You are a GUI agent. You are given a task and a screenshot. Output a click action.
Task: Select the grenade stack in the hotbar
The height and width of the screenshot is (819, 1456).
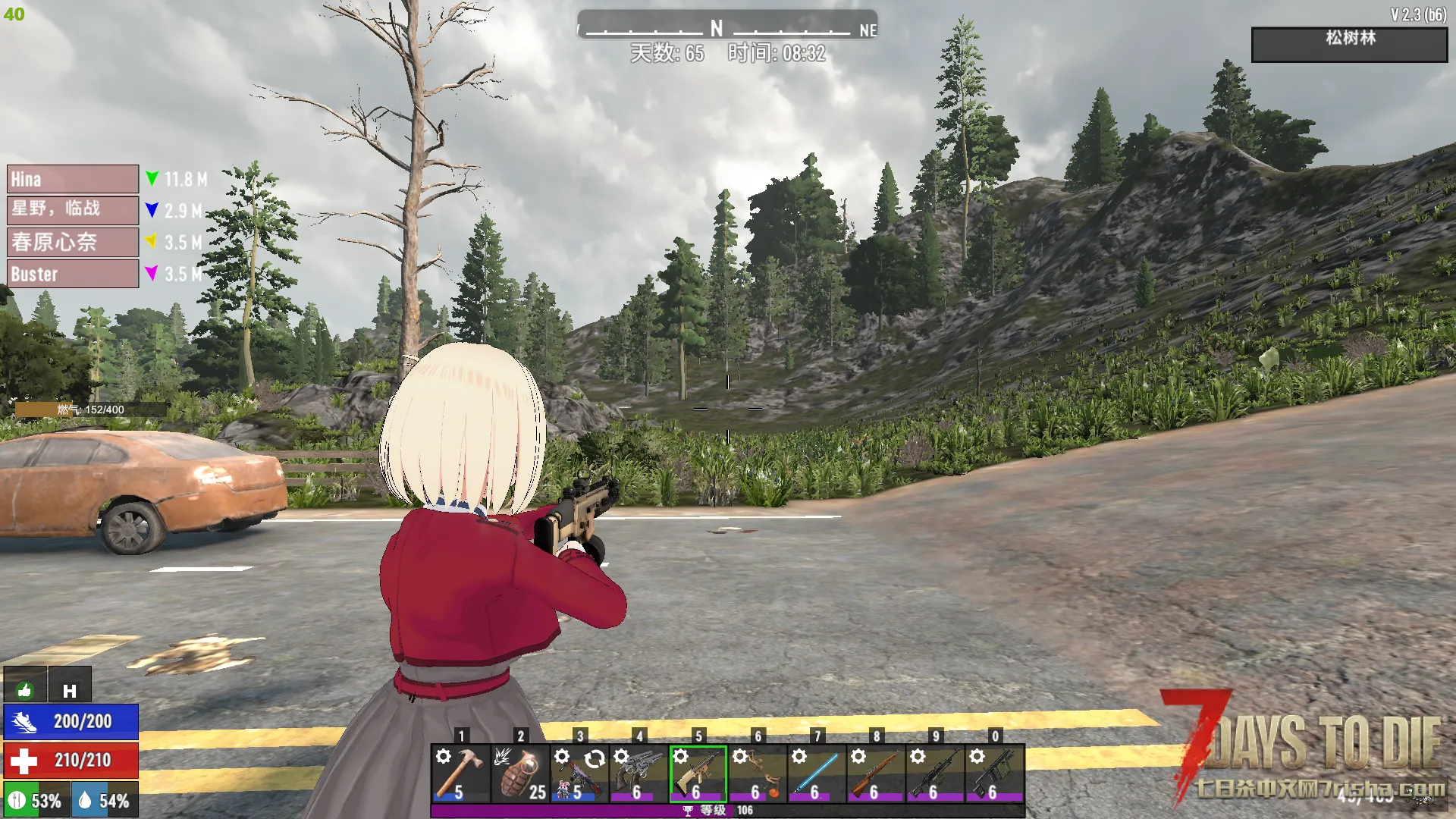click(519, 773)
